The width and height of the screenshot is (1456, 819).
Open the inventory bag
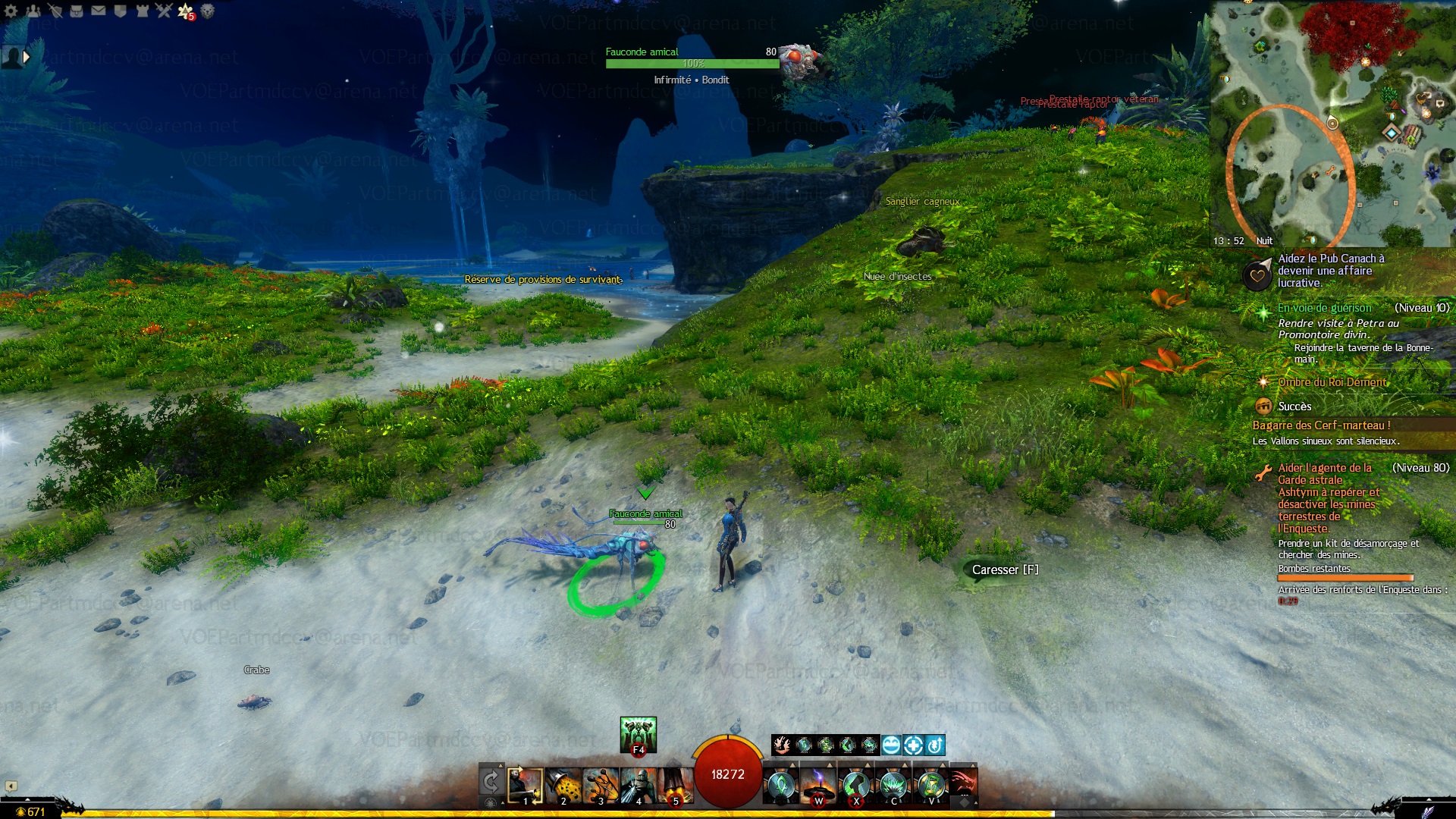pyautogui.click(x=77, y=11)
